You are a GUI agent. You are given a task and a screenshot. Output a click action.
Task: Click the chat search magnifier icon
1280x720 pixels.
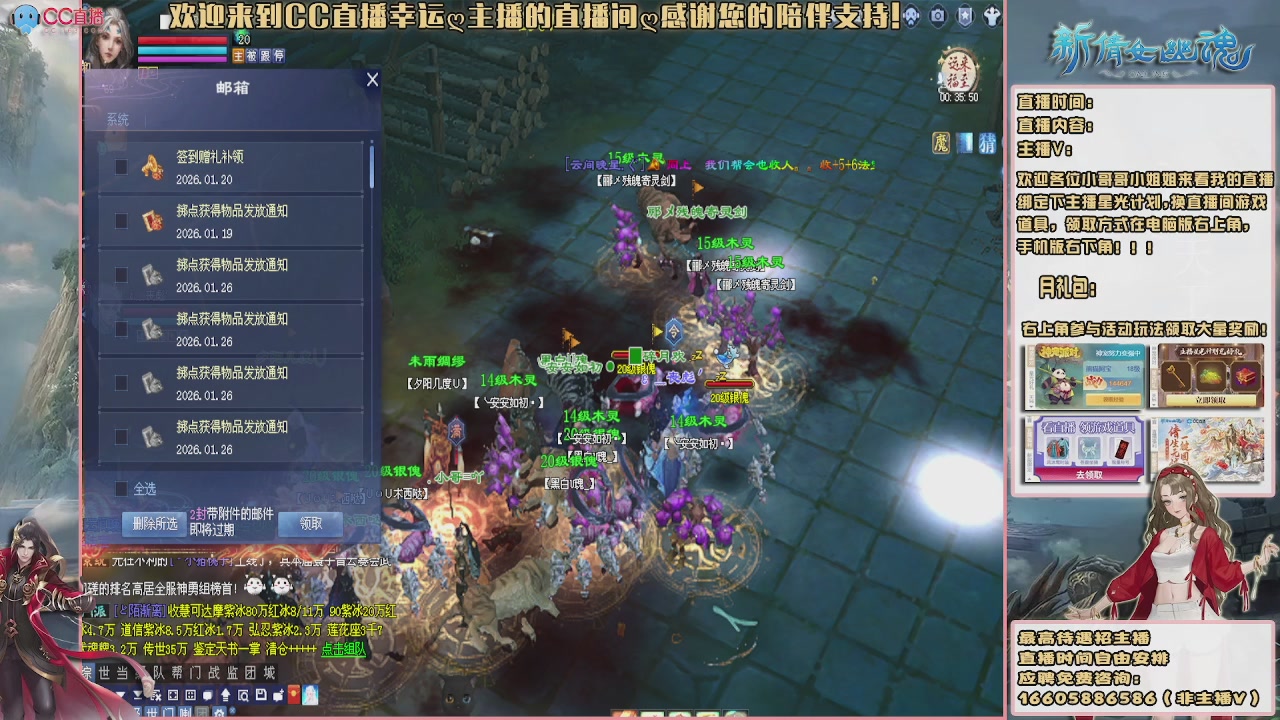pos(243,695)
